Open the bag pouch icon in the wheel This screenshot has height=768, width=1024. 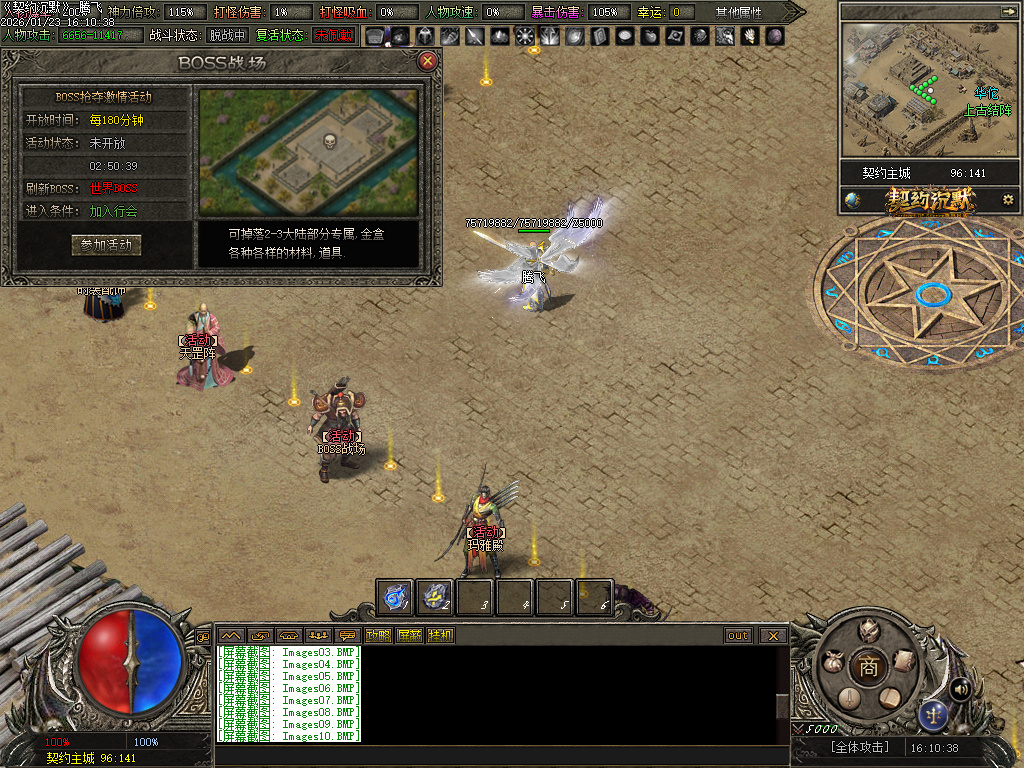pos(832,661)
